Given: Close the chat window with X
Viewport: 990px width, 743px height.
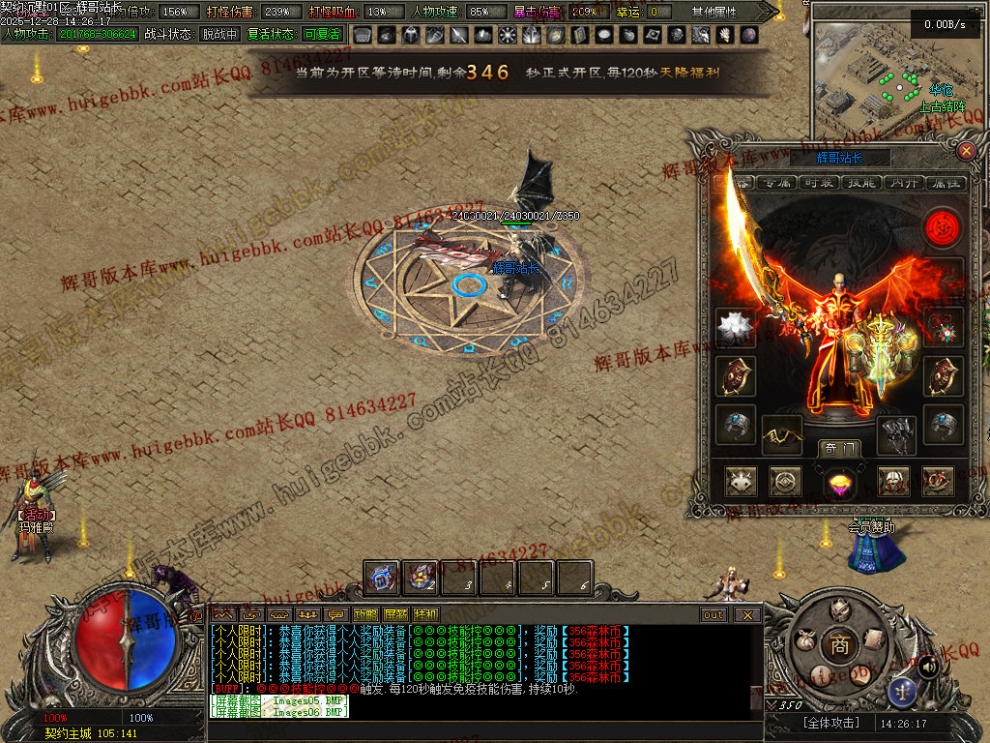Looking at the screenshot, I should 747,614.
